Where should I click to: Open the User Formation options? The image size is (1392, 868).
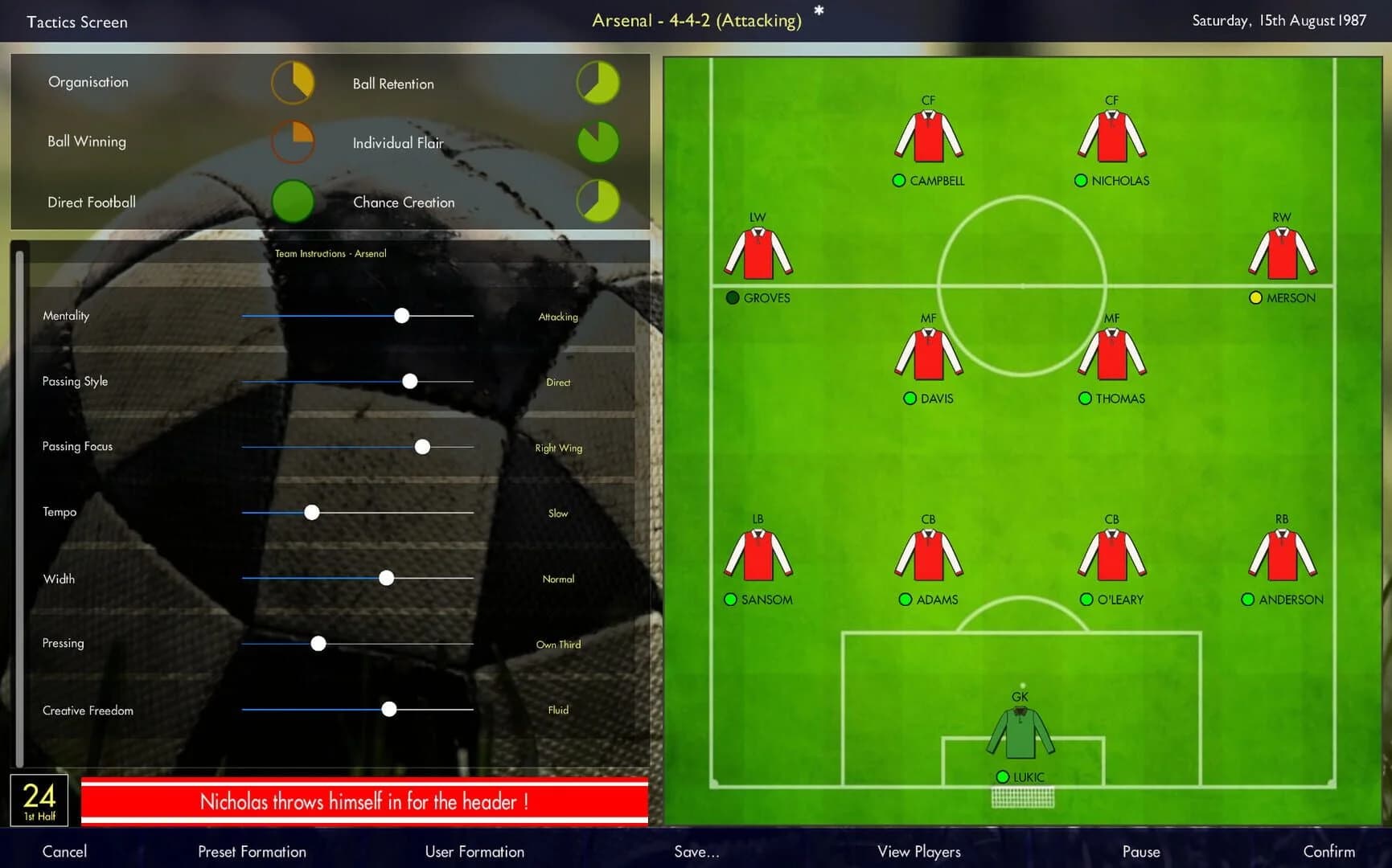click(x=474, y=851)
